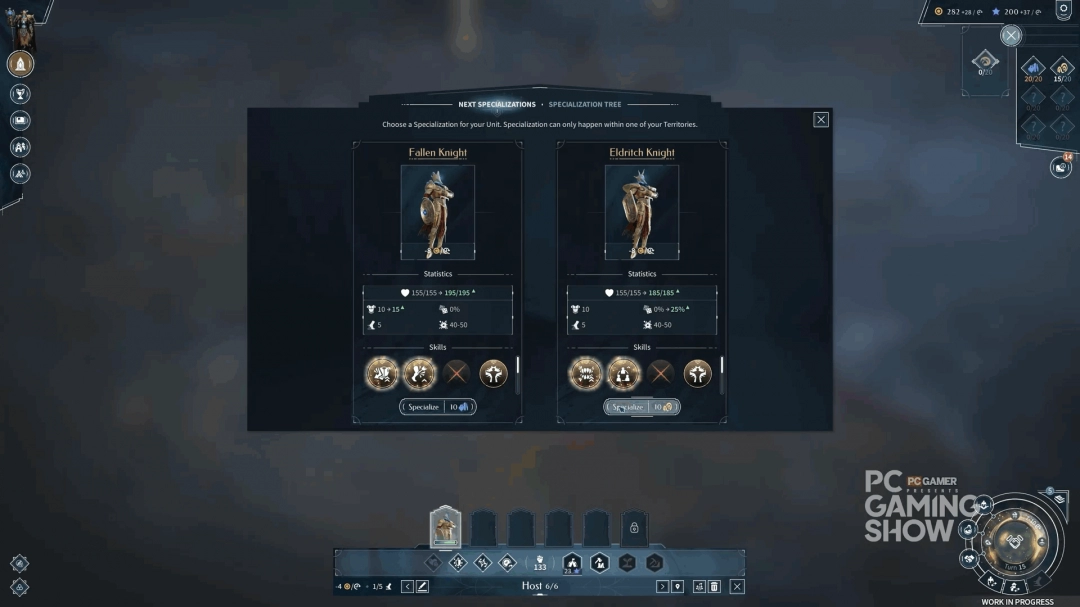Locate the host with the map pin button
Screen dimensions: 1080x607
tap(678, 586)
